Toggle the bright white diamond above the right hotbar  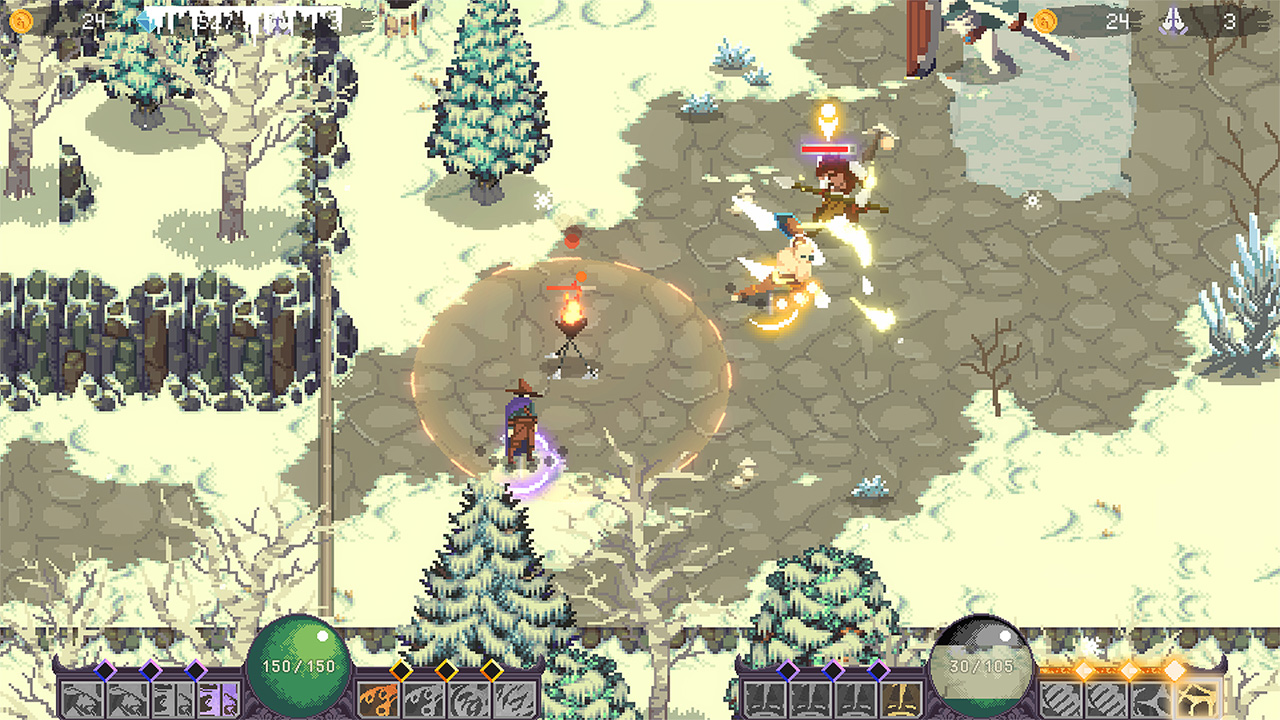point(1175,670)
